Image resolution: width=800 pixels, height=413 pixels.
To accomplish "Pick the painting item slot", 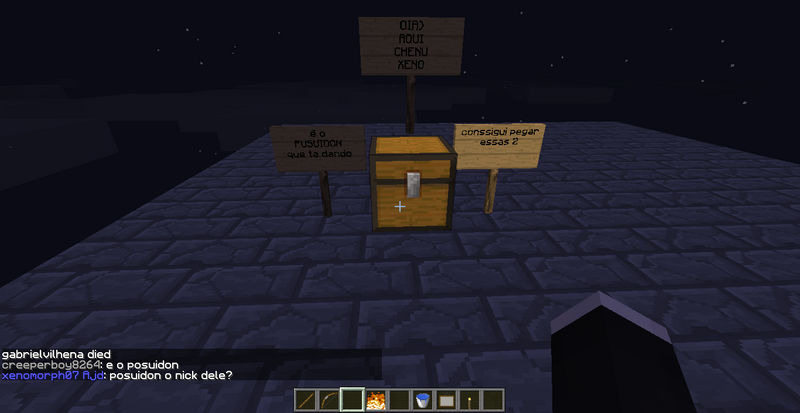I will coord(447,400).
